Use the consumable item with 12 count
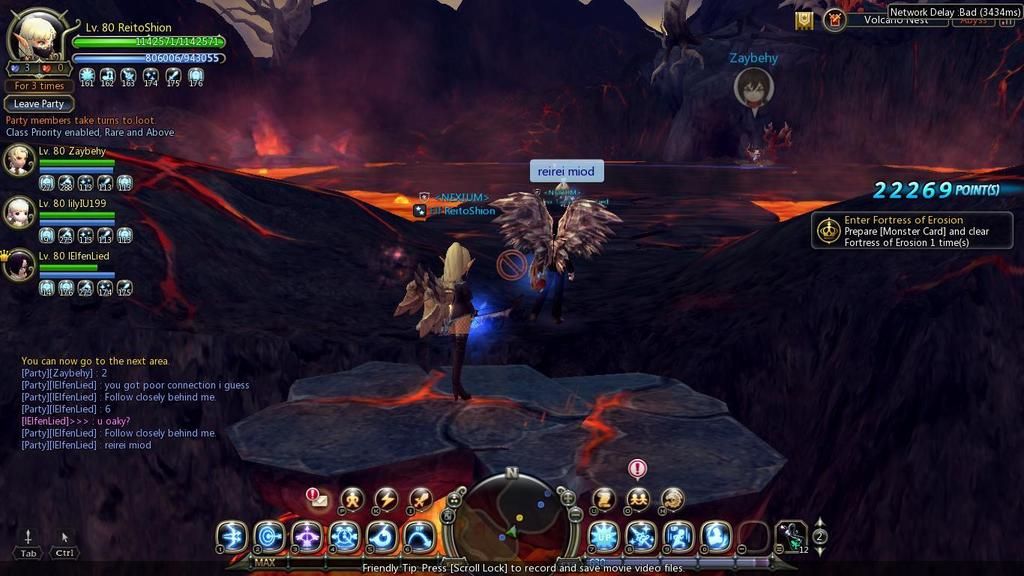Viewport: 1024px width, 576px height. [x=791, y=536]
